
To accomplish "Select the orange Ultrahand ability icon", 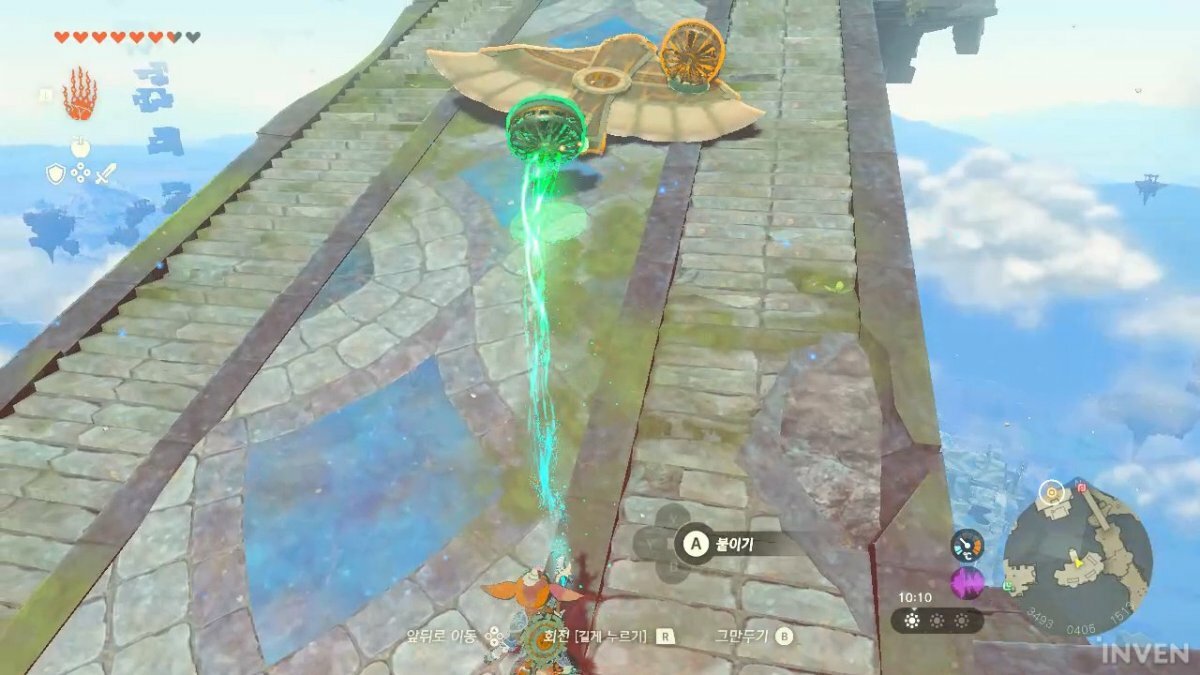I will pos(80,94).
